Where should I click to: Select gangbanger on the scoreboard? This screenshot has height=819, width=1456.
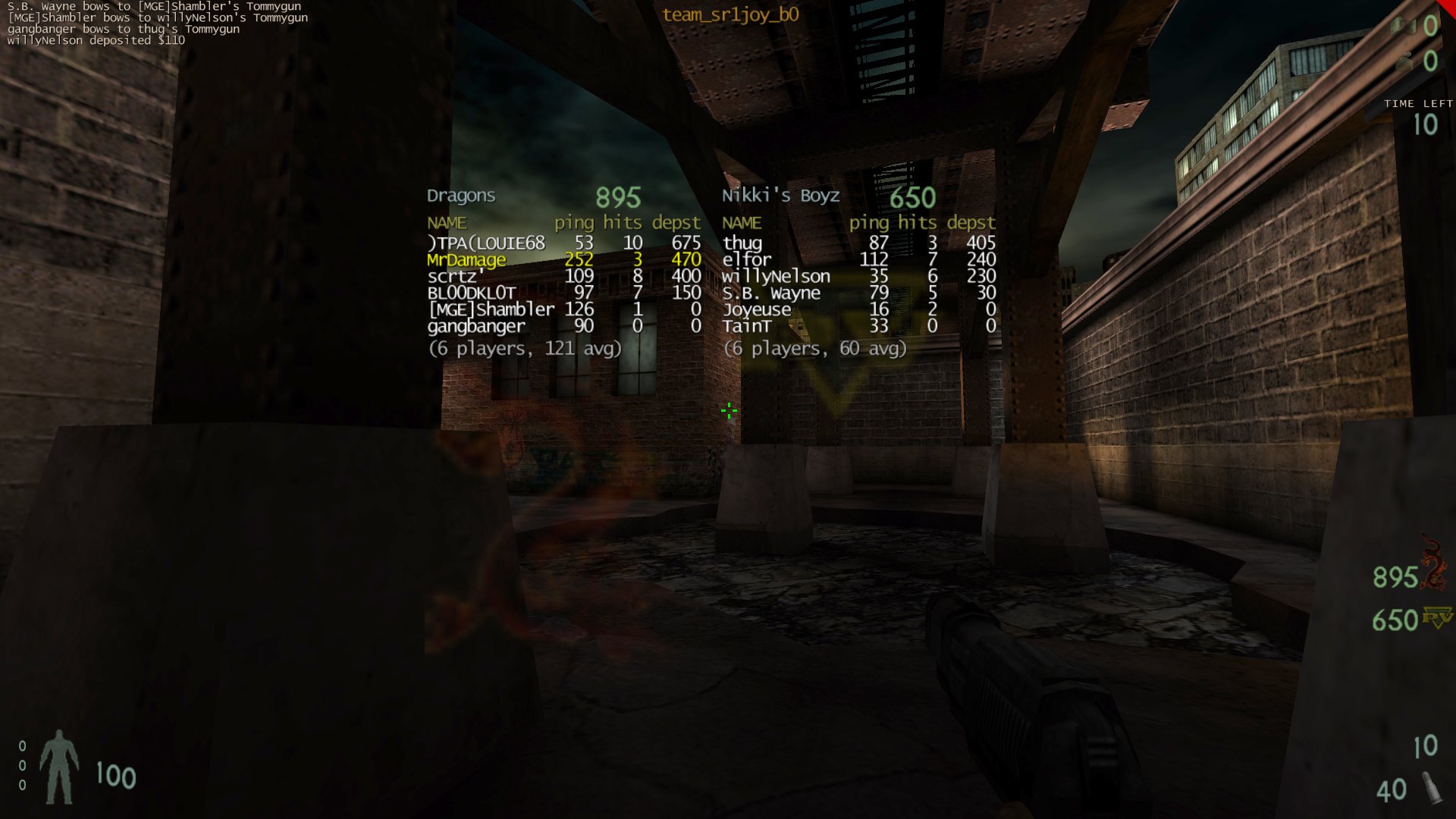click(475, 327)
